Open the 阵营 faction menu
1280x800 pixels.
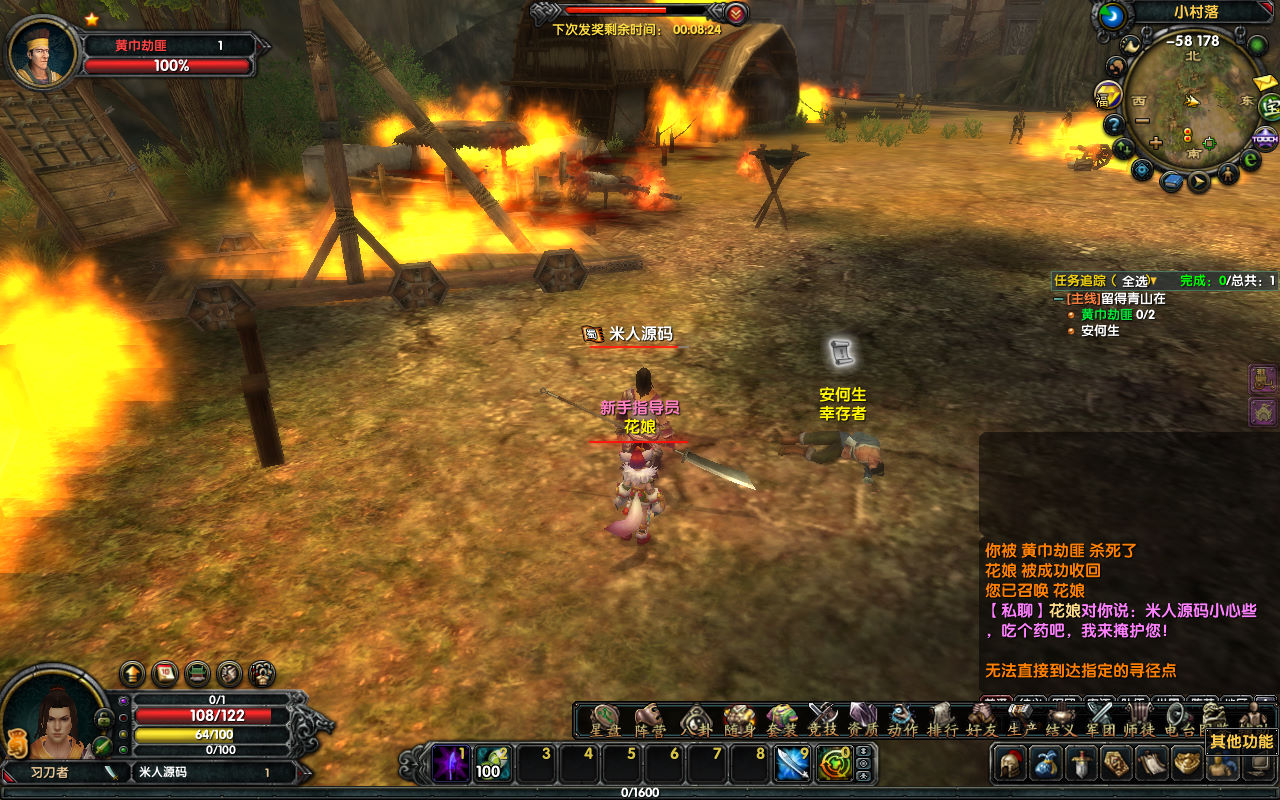coord(650,720)
